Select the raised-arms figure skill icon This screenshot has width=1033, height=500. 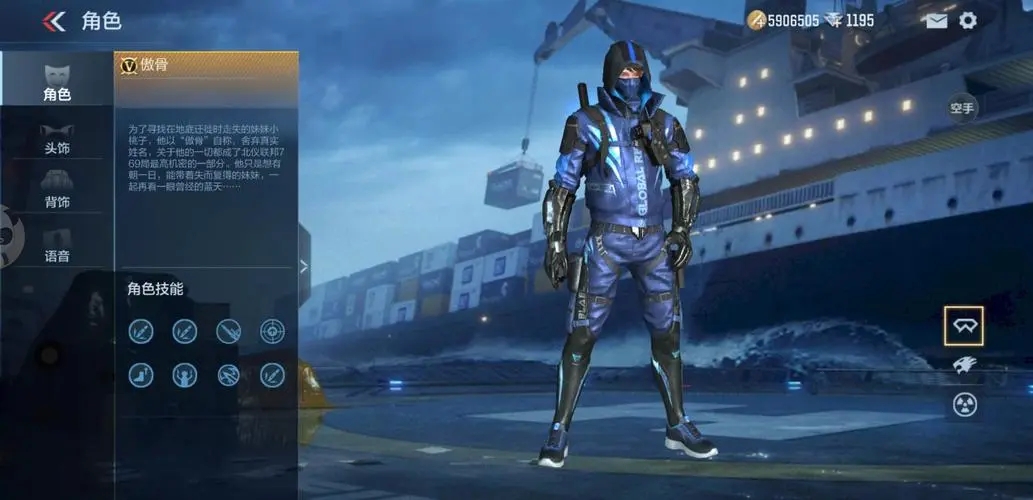[185, 375]
